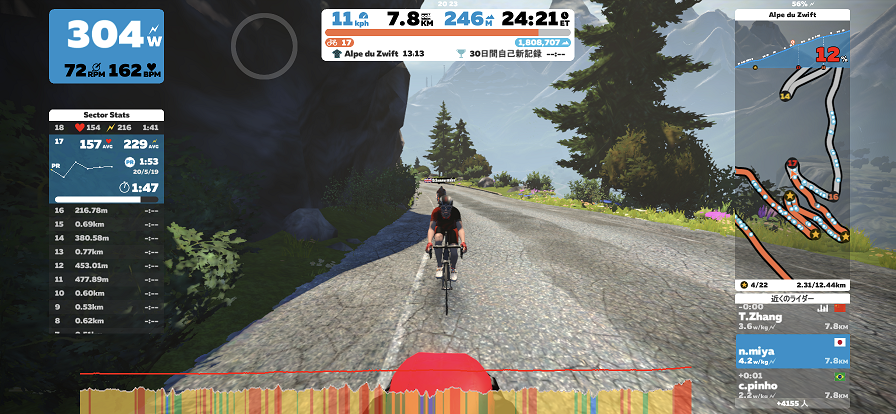Open the Sector Stats panel header

[105, 115]
